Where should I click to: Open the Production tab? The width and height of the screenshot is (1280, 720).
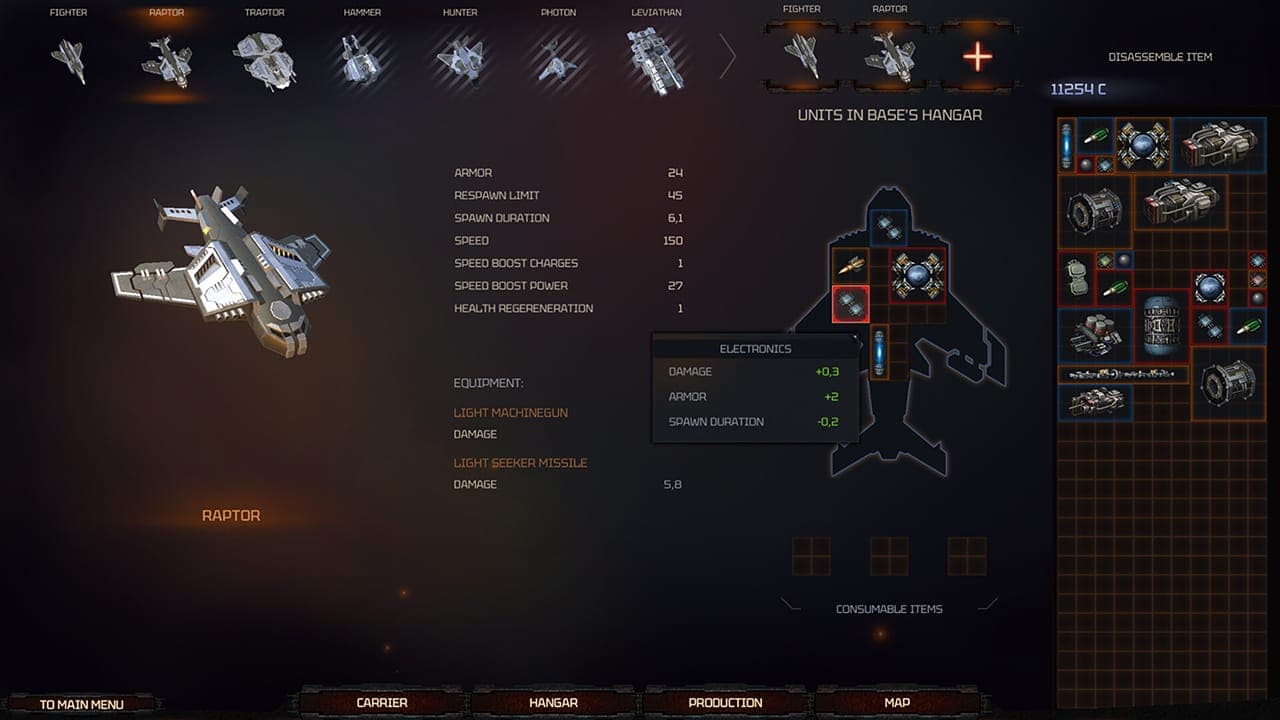click(722, 702)
